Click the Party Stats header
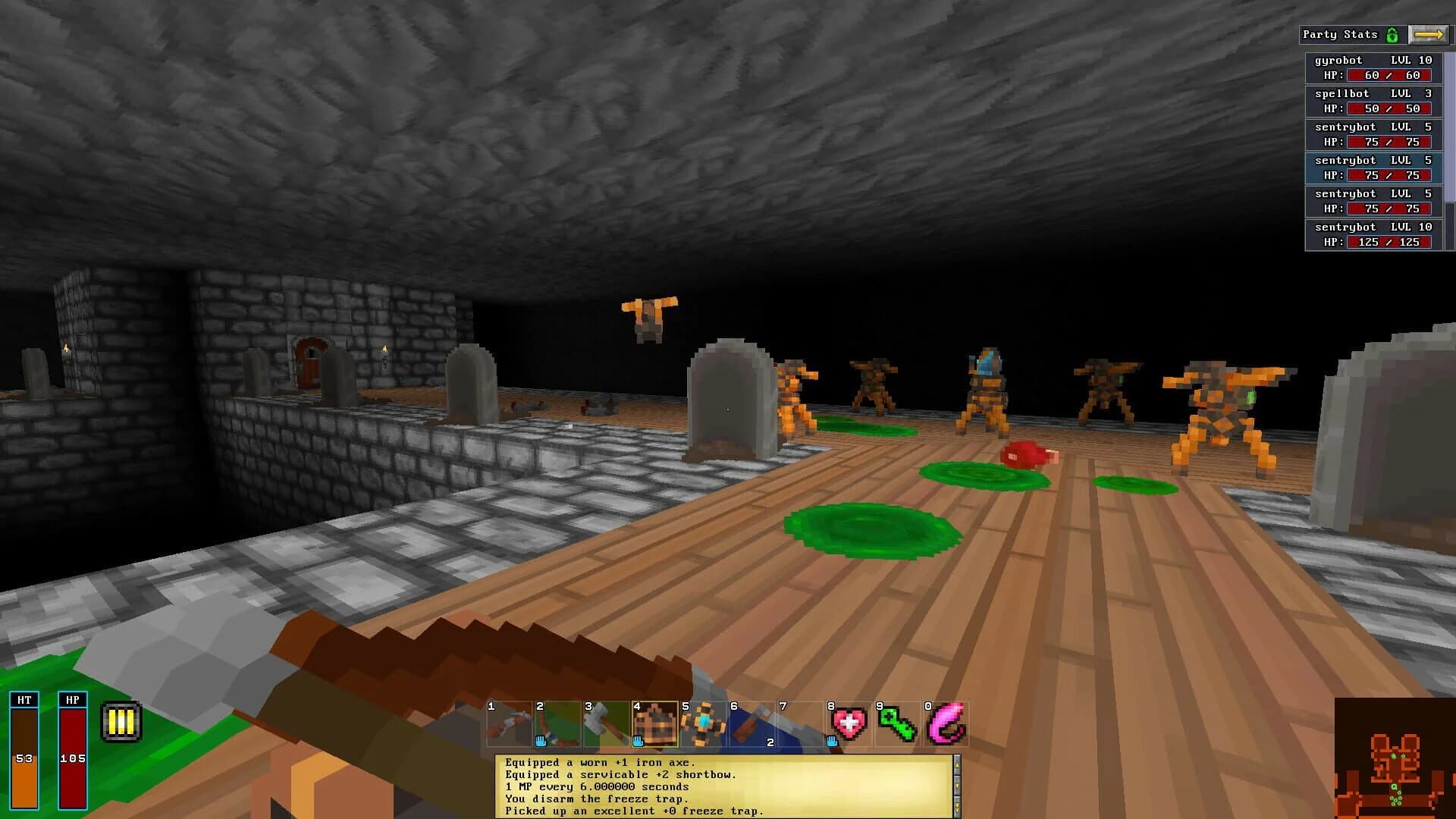 [x=1339, y=34]
